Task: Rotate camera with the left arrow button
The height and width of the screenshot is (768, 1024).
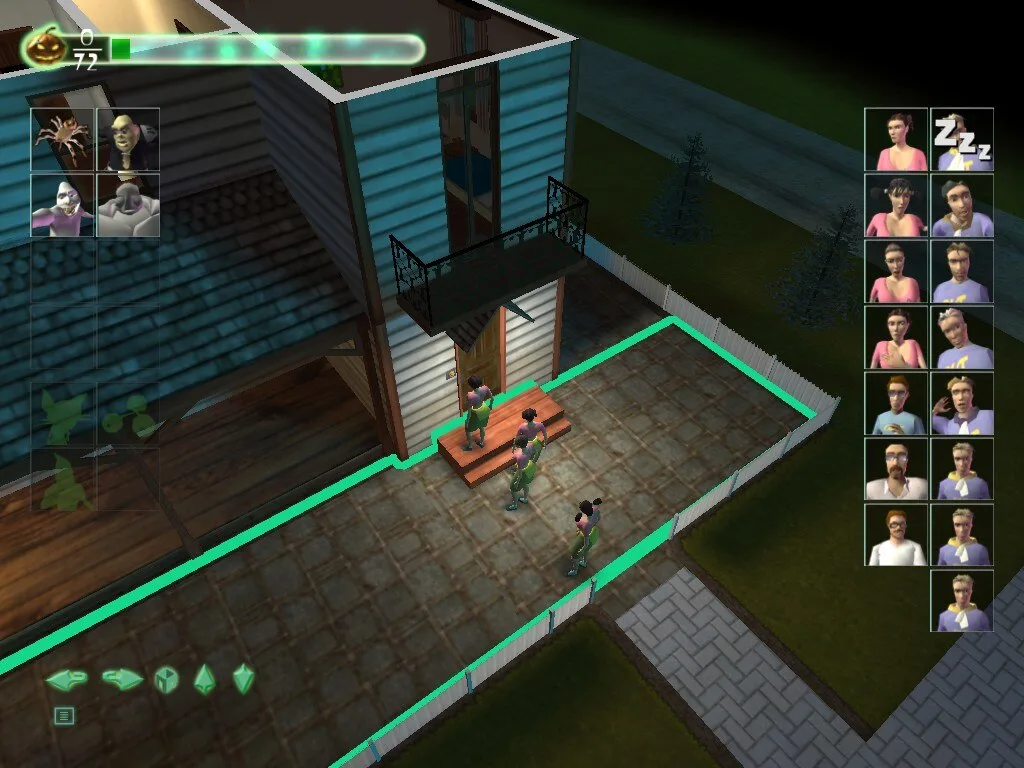Action: (65, 680)
